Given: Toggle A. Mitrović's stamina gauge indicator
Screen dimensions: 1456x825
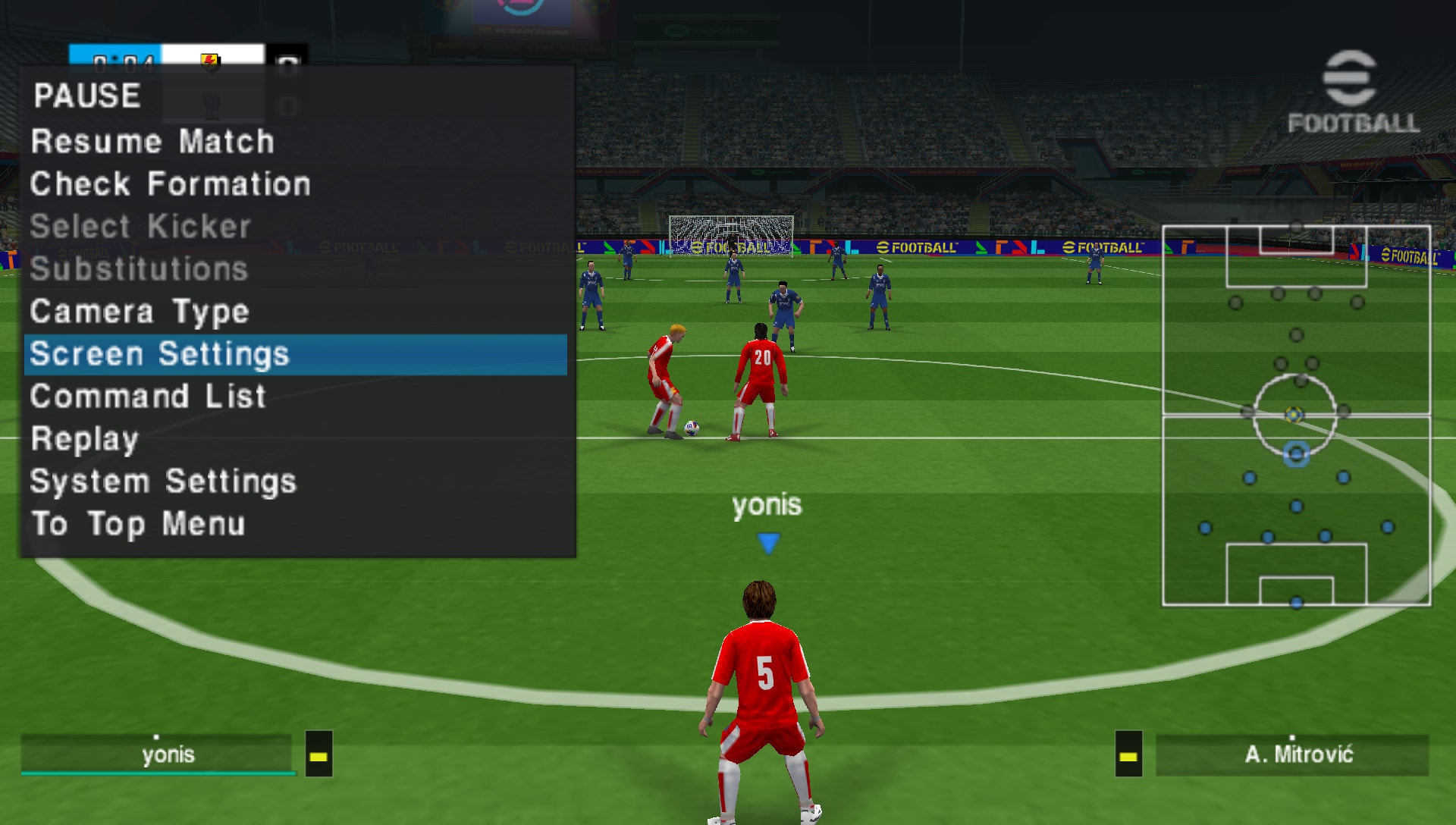Looking at the screenshot, I should [1129, 754].
